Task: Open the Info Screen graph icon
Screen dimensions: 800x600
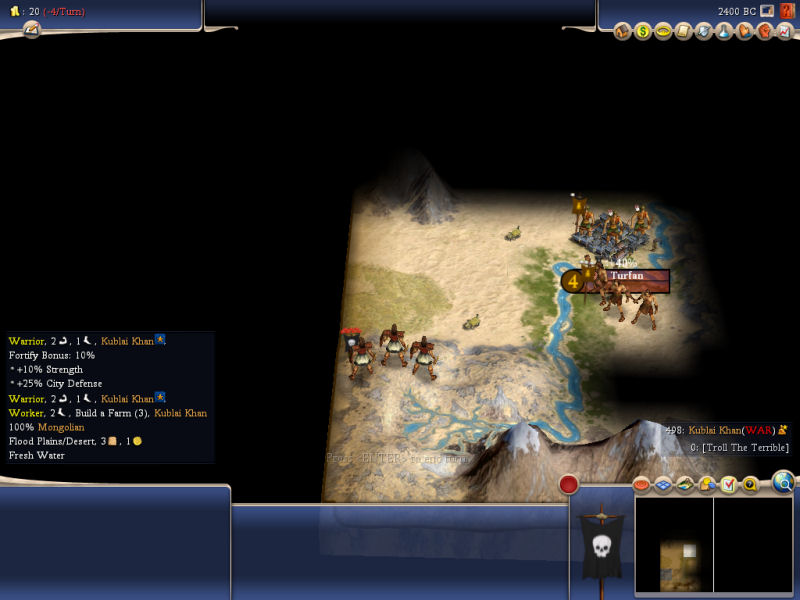Action: (784, 32)
